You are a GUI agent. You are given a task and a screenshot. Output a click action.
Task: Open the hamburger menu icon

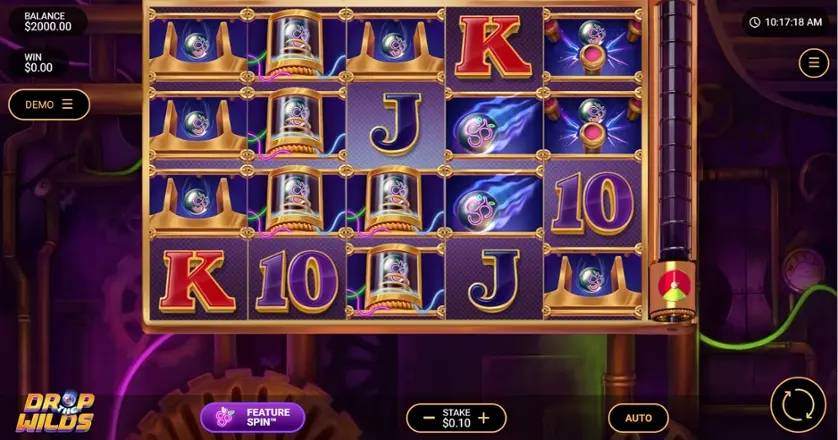(812, 63)
